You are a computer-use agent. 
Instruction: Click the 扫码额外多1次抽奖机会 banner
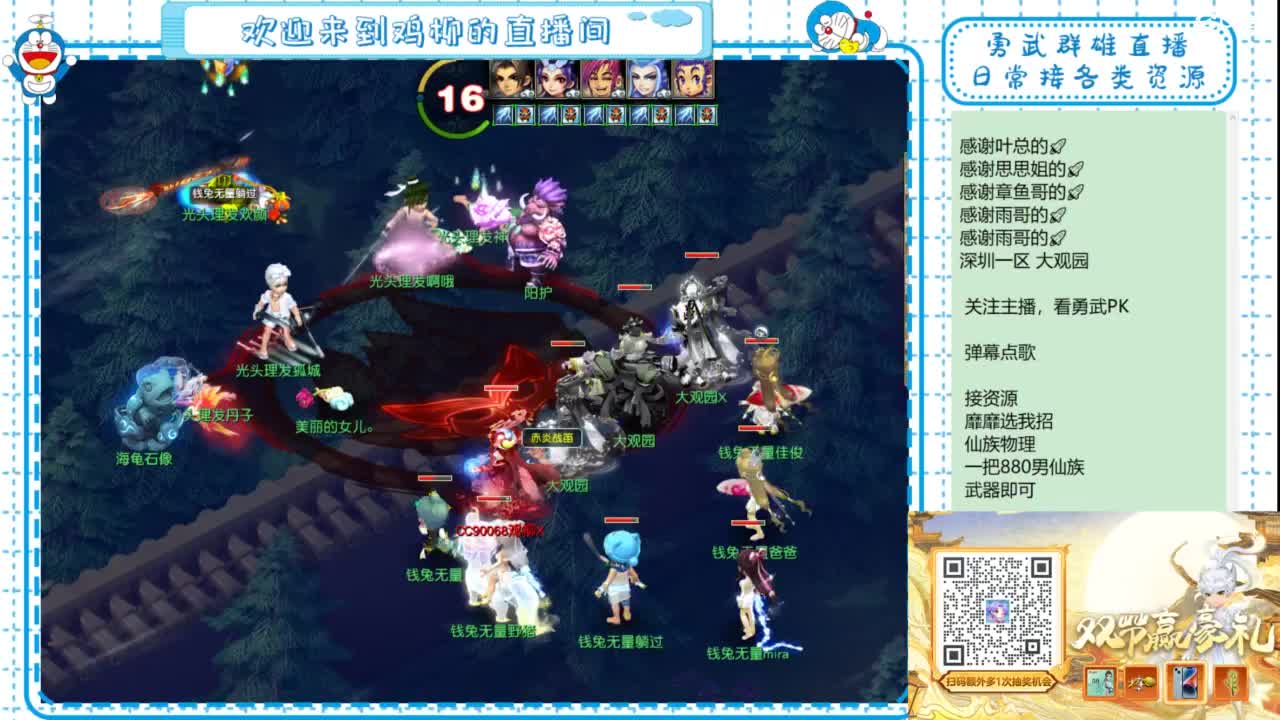(x=998, y=682)
